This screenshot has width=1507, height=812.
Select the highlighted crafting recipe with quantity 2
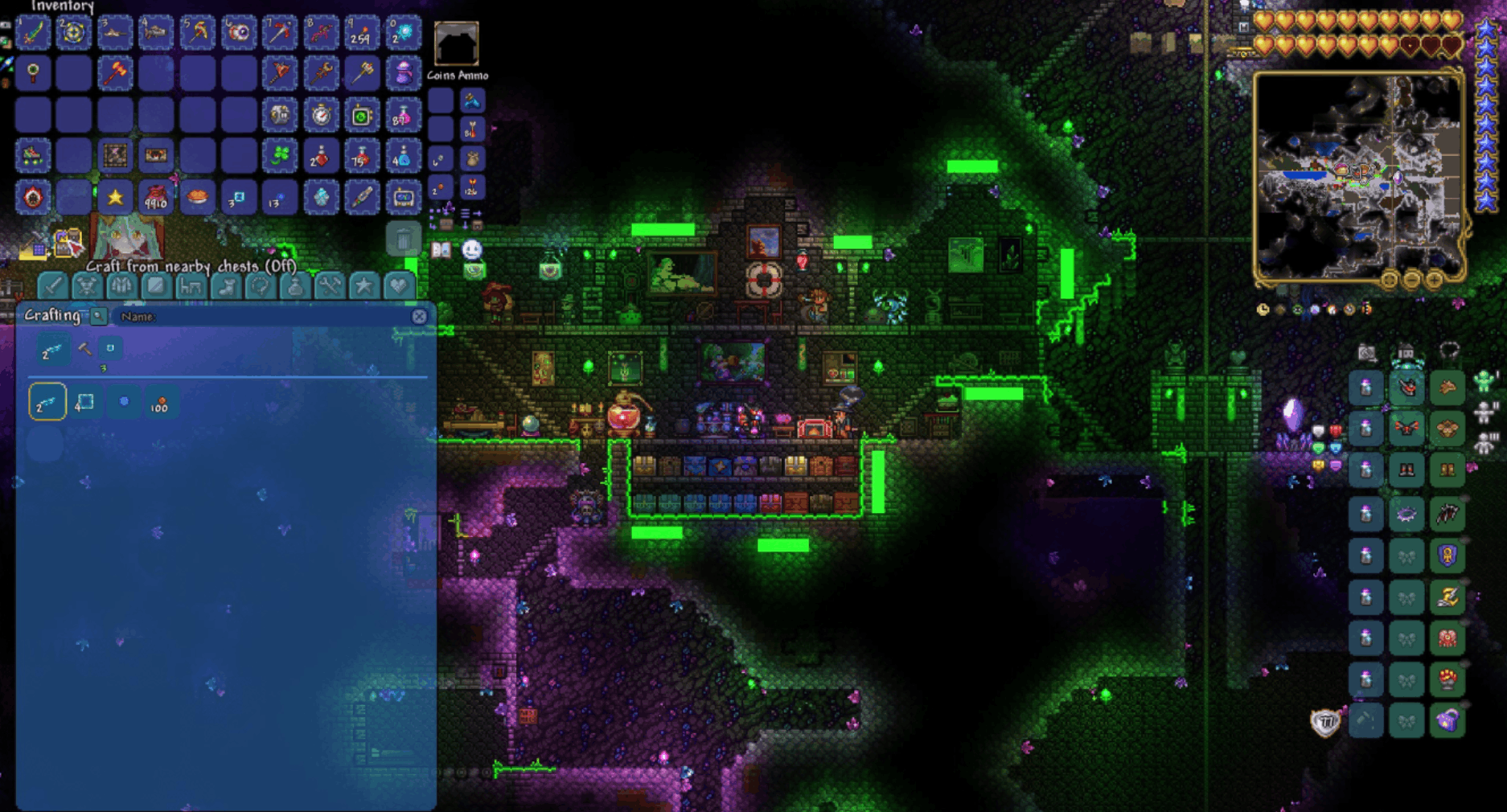[47, 402]
